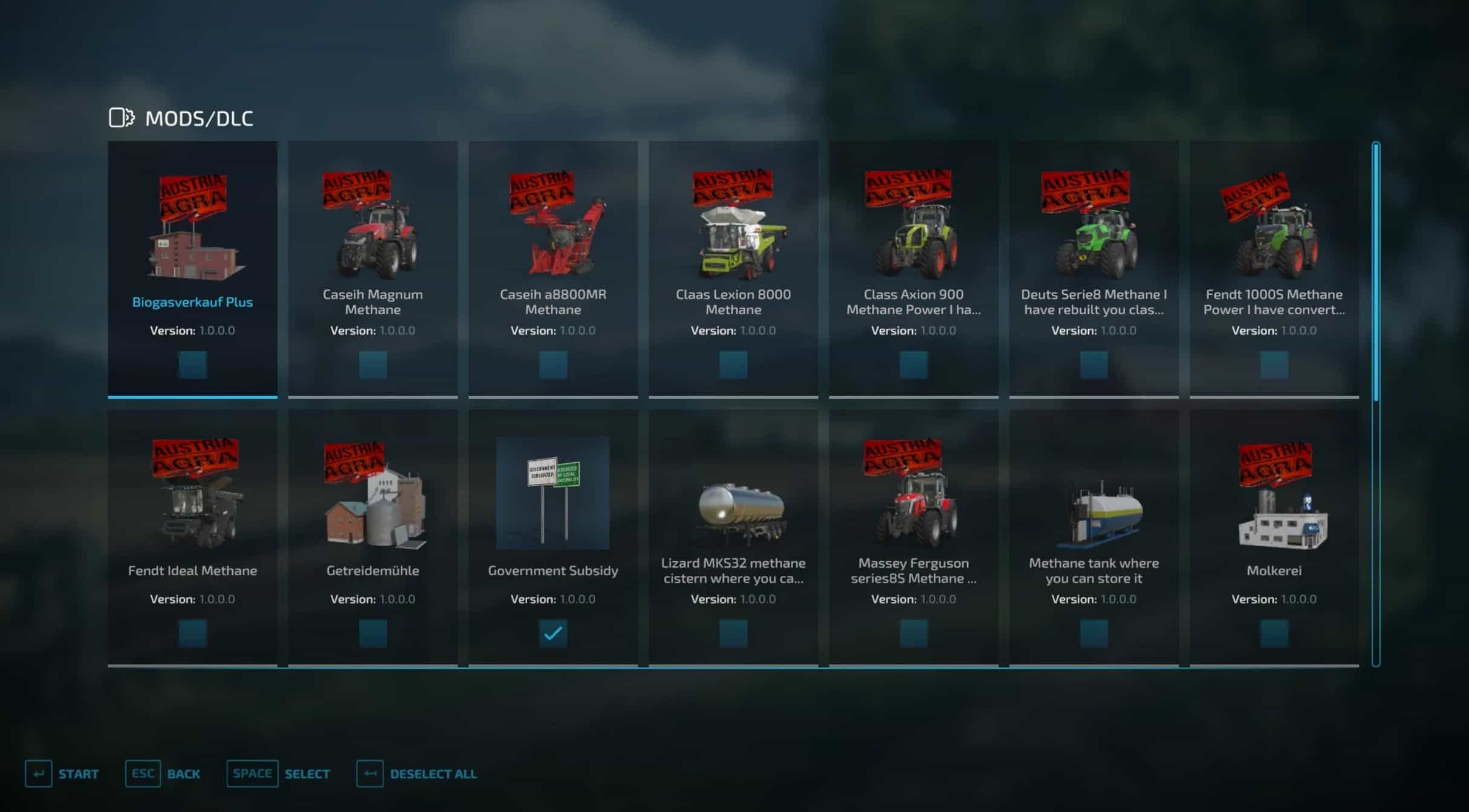Toggle the Deuts Serie8 Methane checkbox

pyautogui.click(x=1094, y=365)
